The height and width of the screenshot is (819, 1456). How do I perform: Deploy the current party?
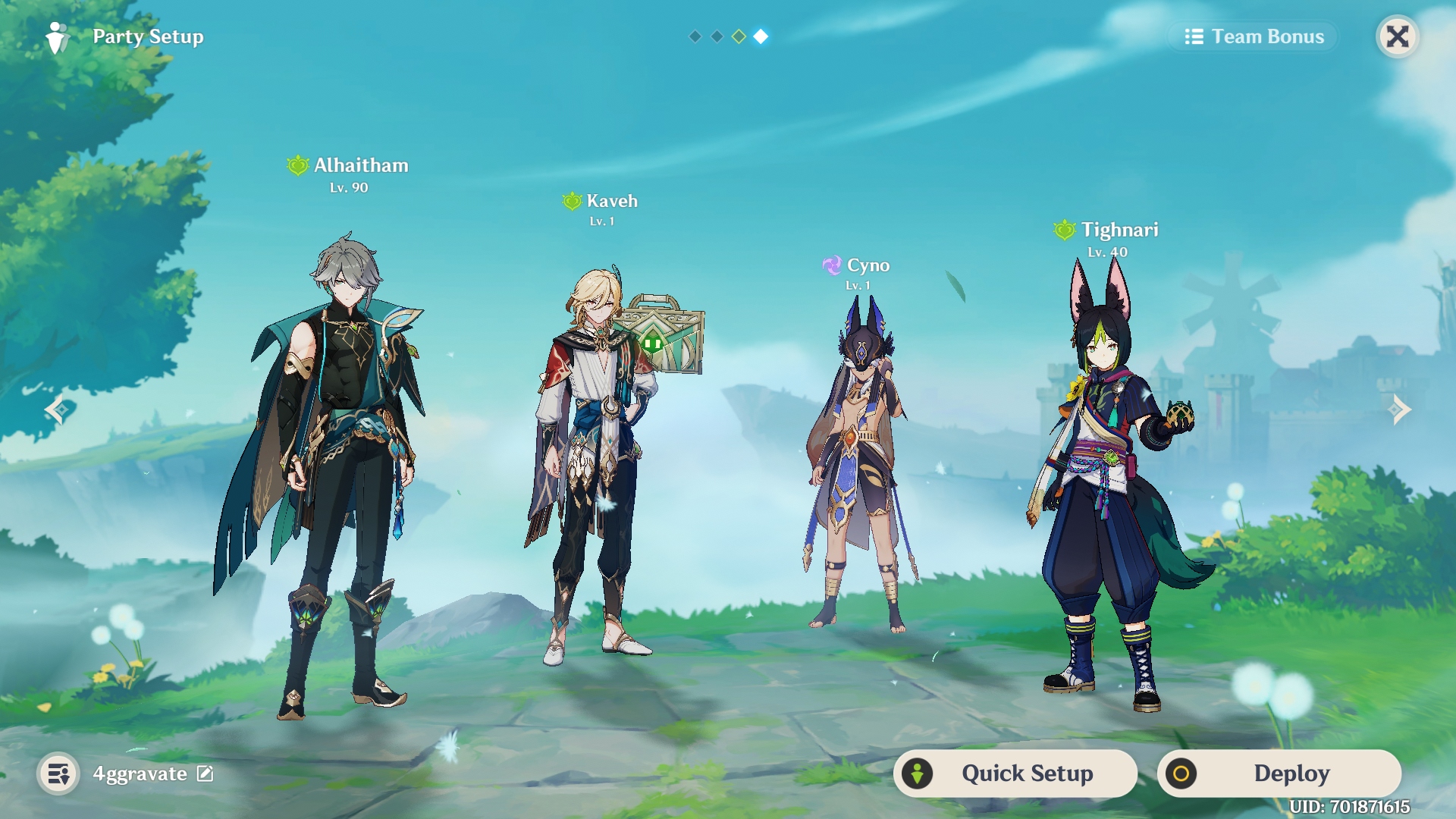pos(1279,773)
